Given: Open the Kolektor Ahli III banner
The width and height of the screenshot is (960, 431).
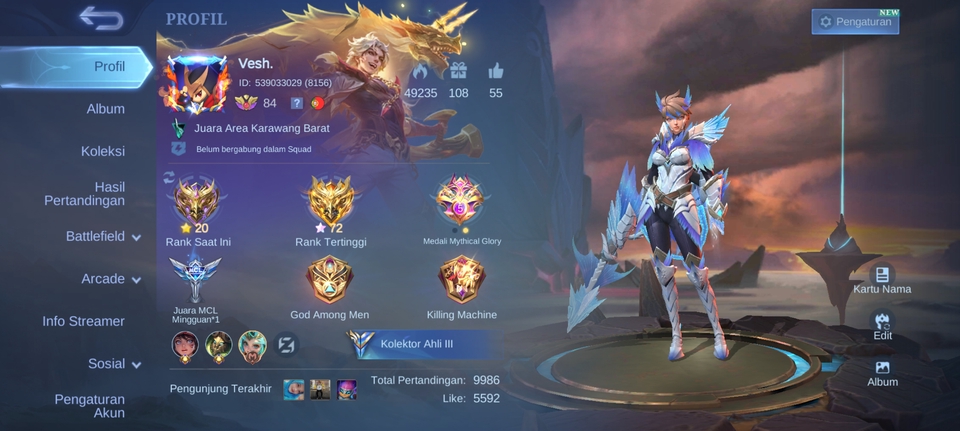Looking at the screenshot, I should tap(420, 345).
